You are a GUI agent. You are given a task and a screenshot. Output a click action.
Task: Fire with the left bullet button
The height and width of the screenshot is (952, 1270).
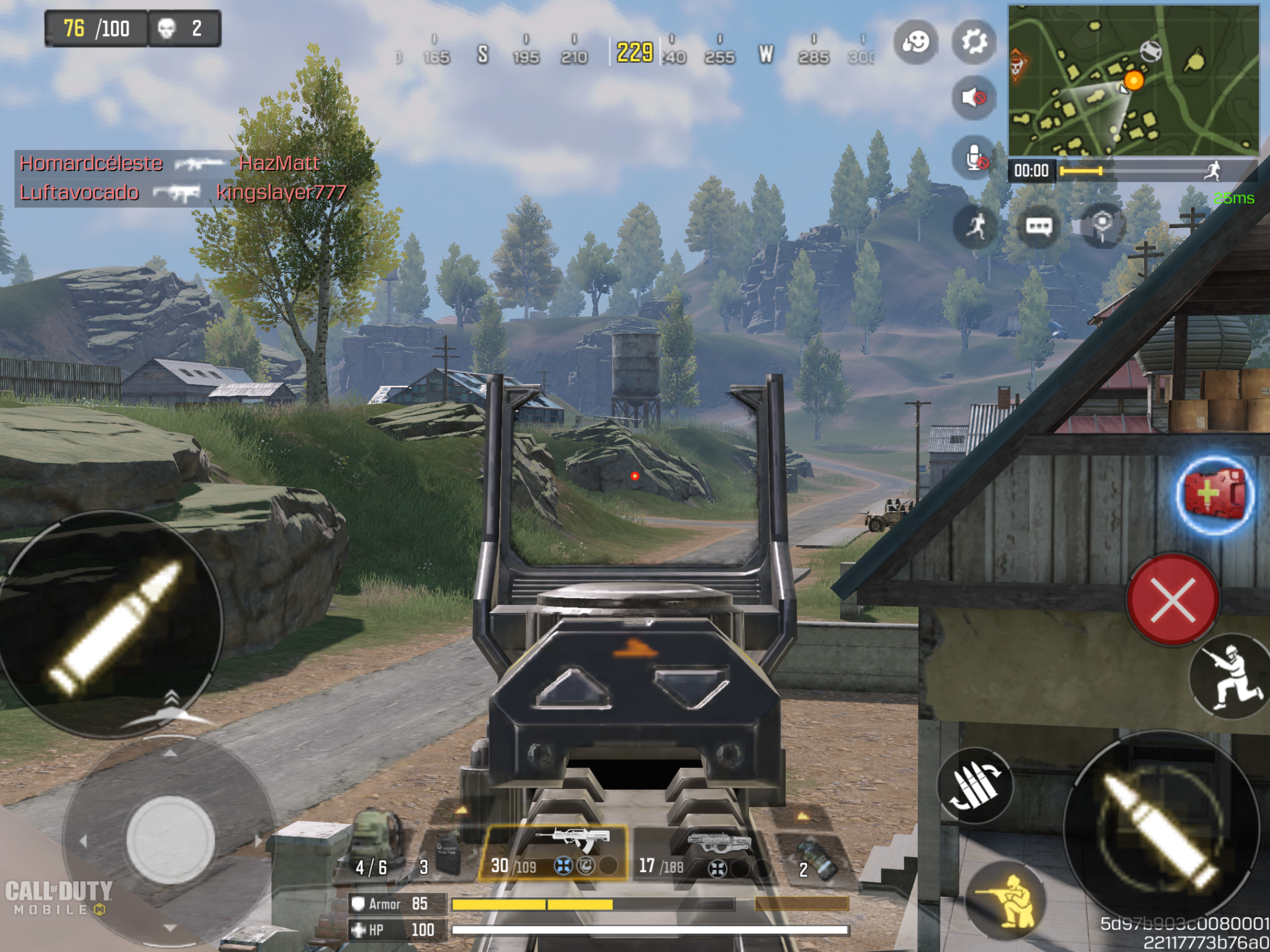pos(112,624)
